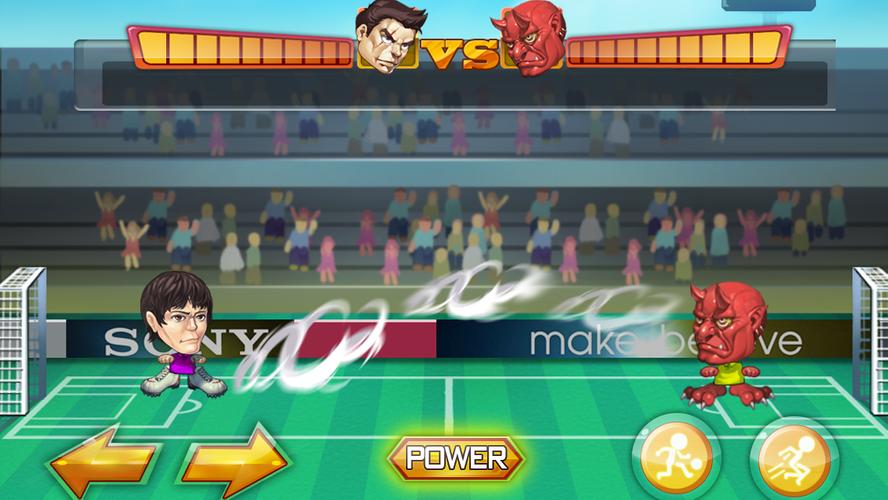888x500 pixels.
Task: Activate the POWER button
Action: (456, 458)
